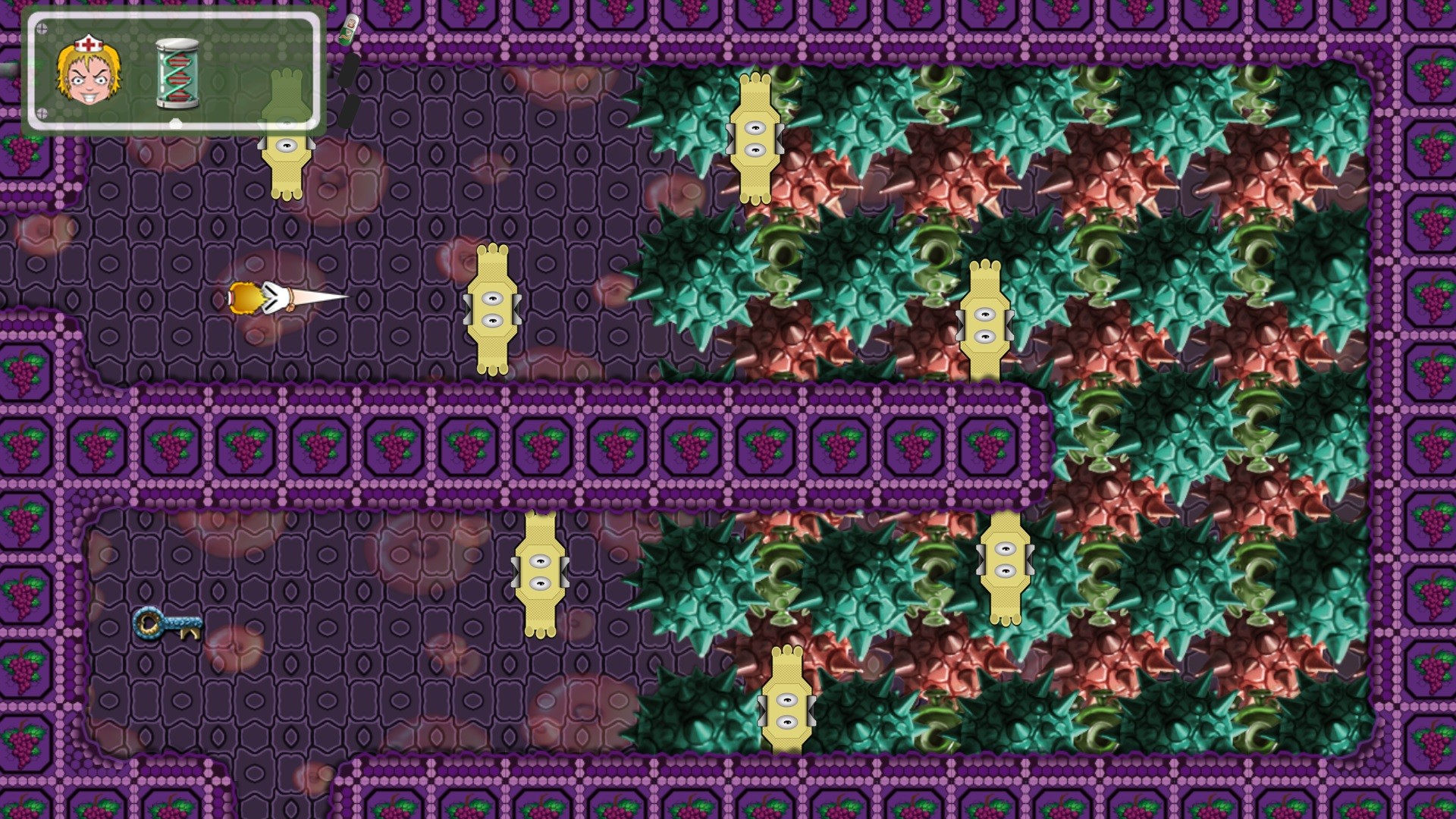Click the DNA capsule icon in the HUD
Image resolution: width=1456 pixels, height=819 pixels.
click(176, 72)
